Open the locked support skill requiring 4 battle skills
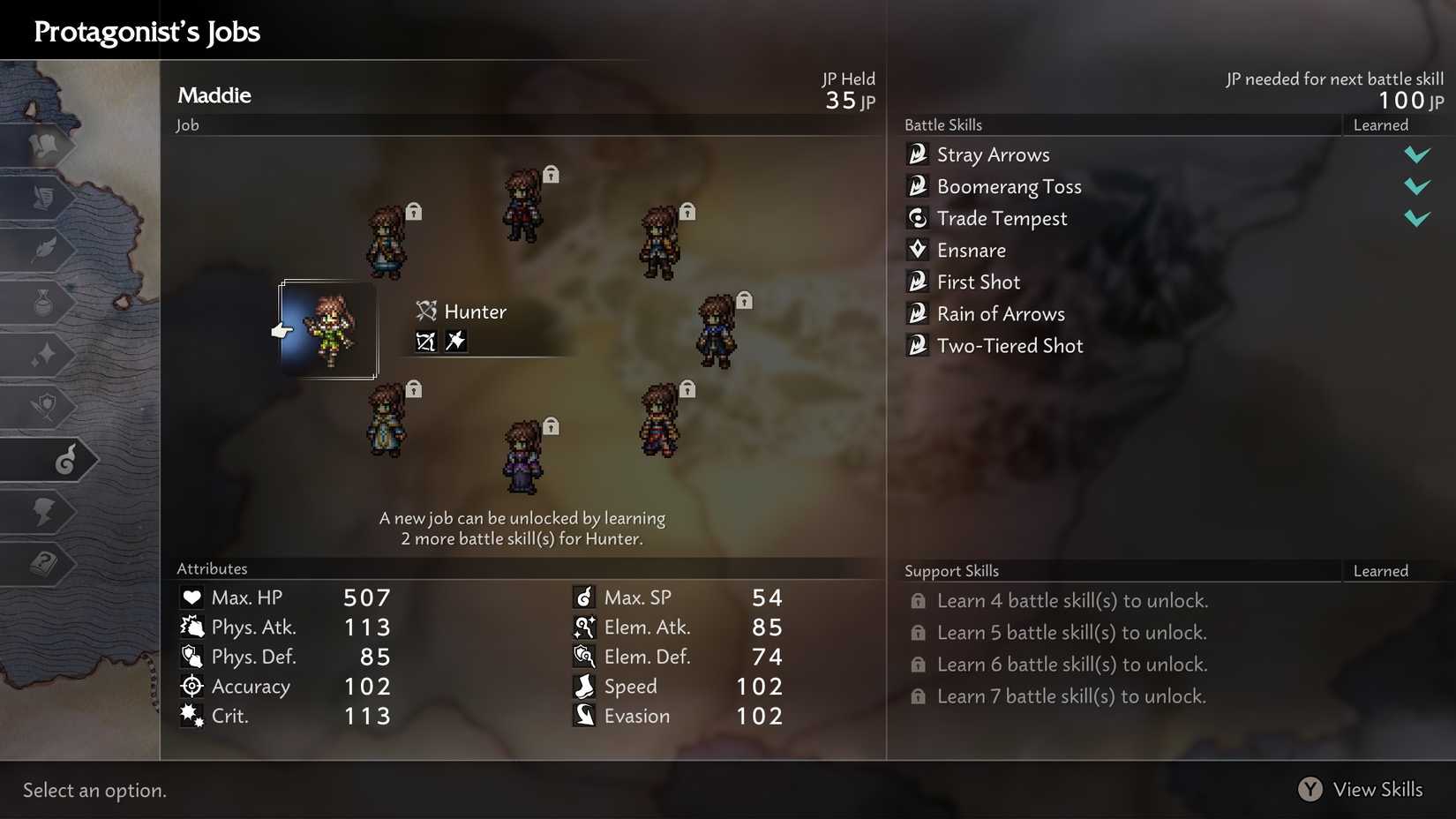Screen dimensions: 1456x819 [x=1073, y=600]
